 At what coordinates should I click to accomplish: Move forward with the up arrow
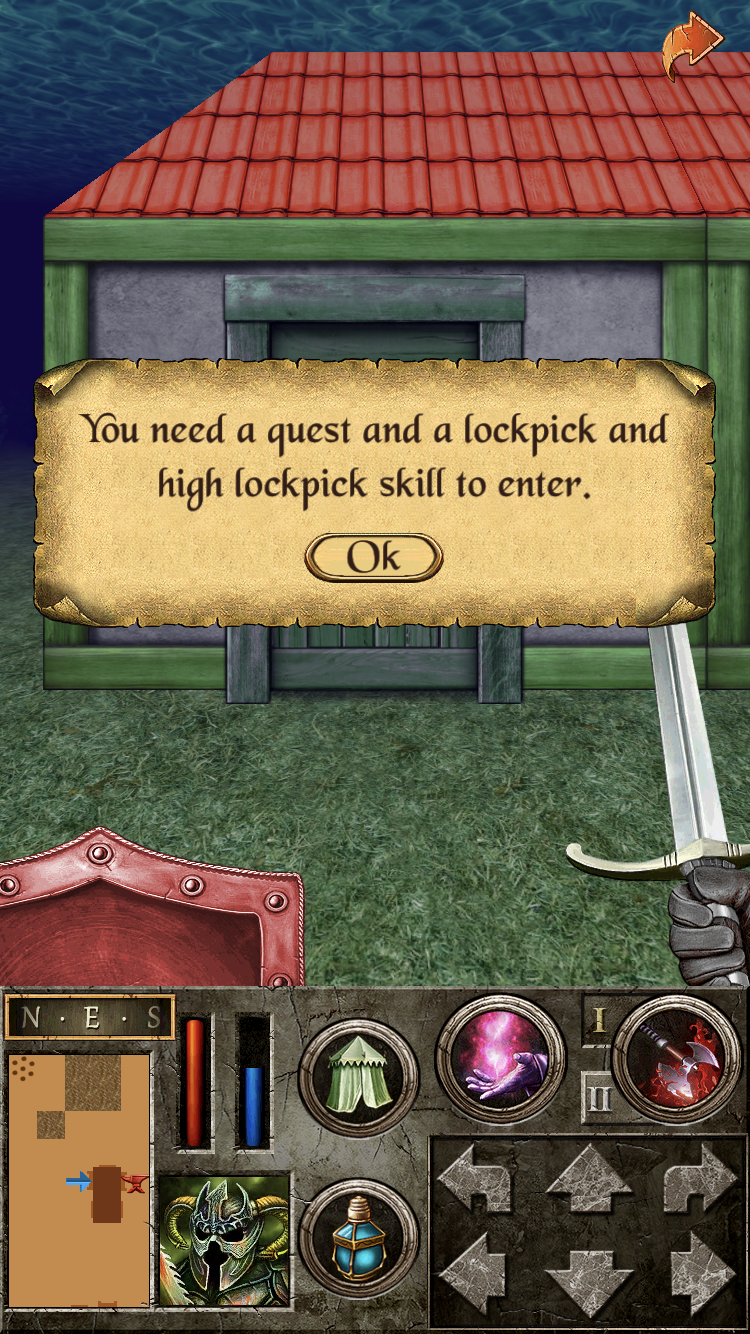[x=589, y=1180]
